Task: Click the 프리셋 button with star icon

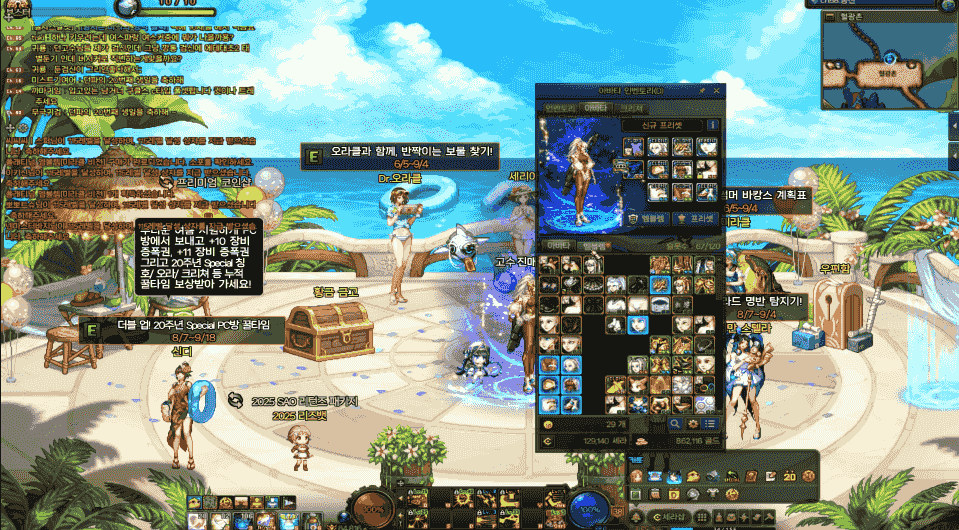Action: coord(696,217)
